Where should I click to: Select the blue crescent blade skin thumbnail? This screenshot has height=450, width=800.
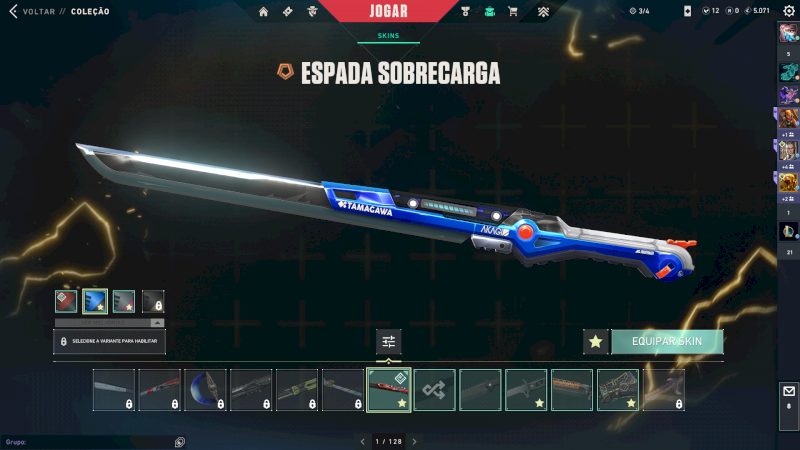(205, 390)
